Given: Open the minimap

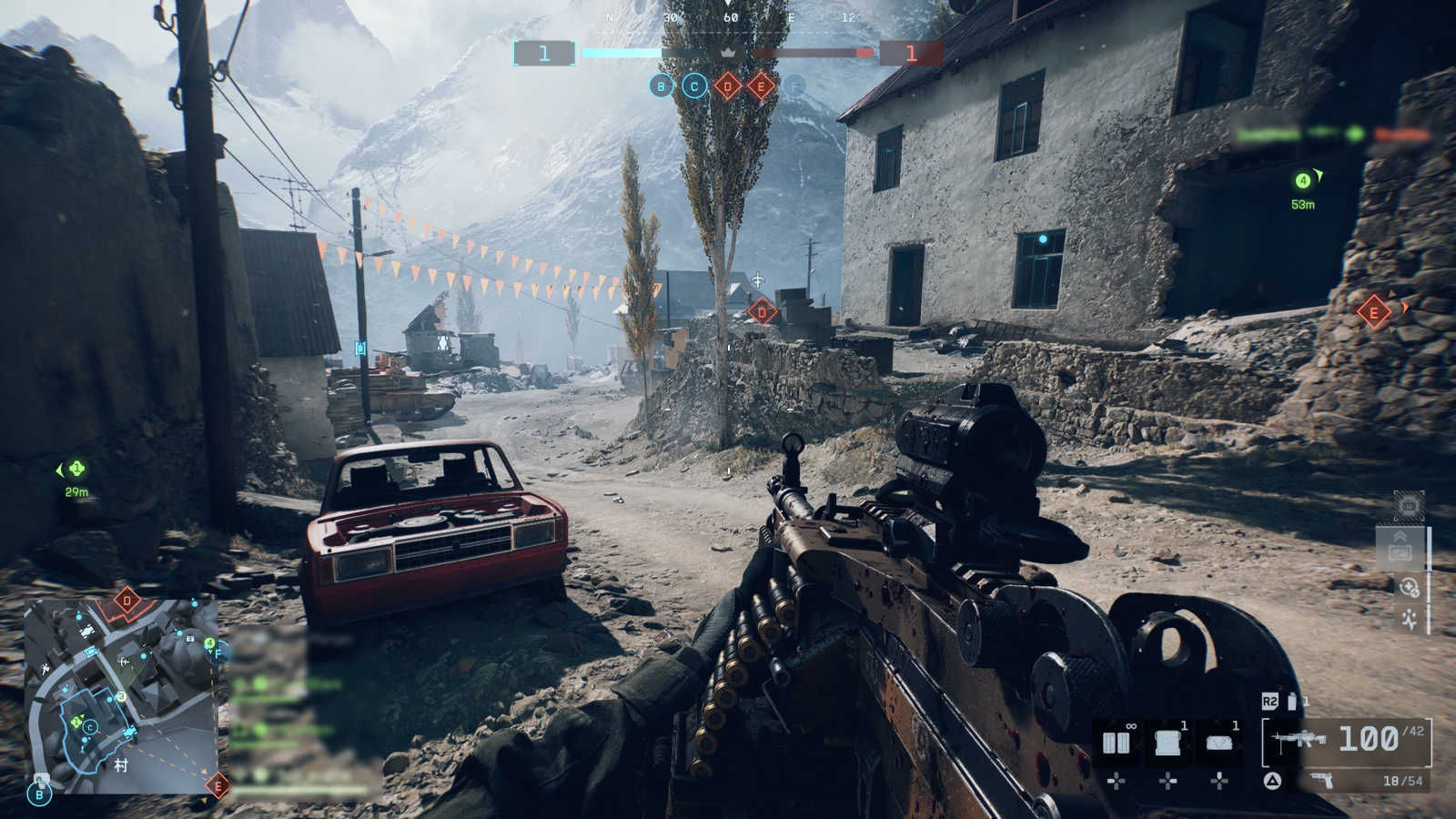Looking at the screenshot, I should coord(120,695).
